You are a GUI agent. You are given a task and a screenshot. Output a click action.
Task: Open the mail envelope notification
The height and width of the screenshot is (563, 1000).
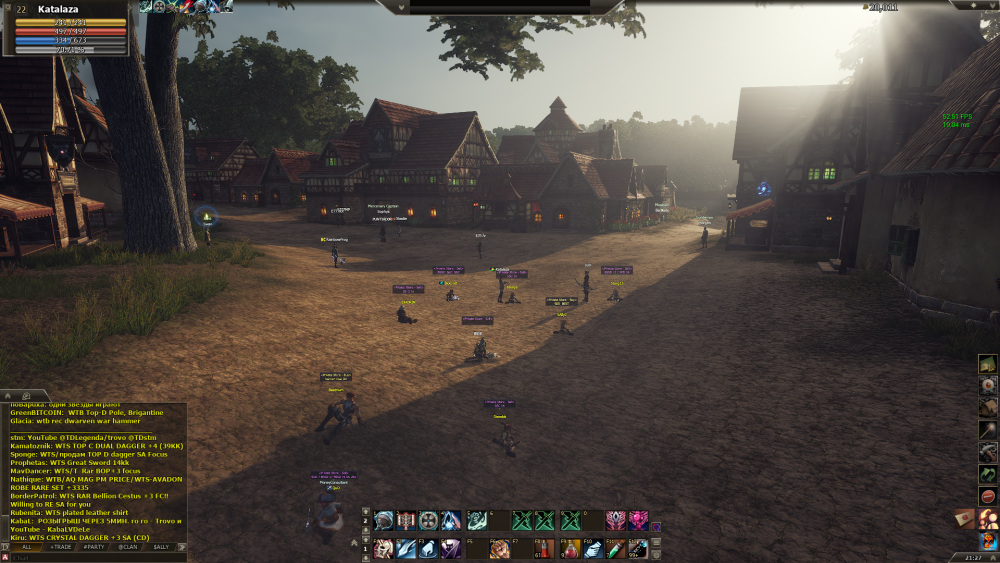coord(964,518)
